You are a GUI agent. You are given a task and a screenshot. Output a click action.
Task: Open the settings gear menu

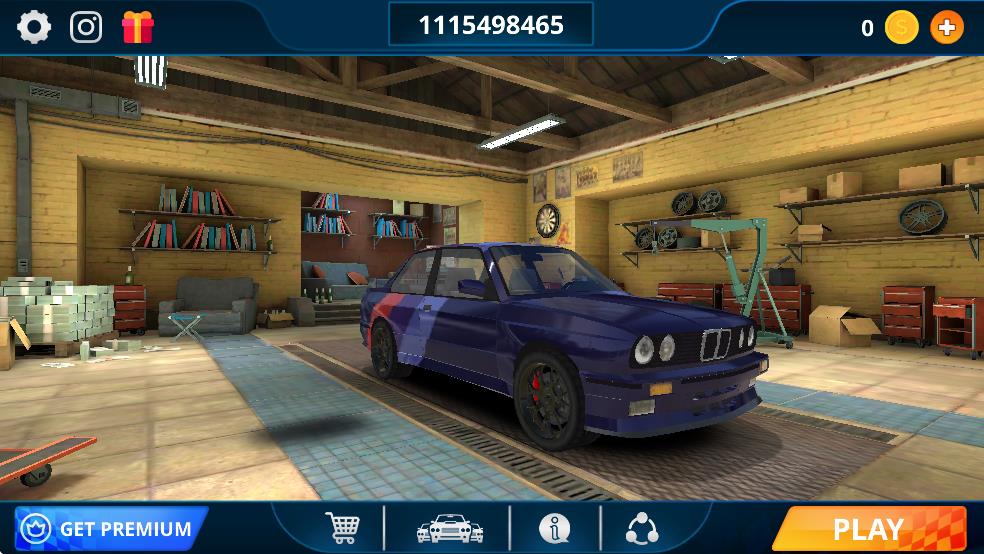tap(34, 27)
